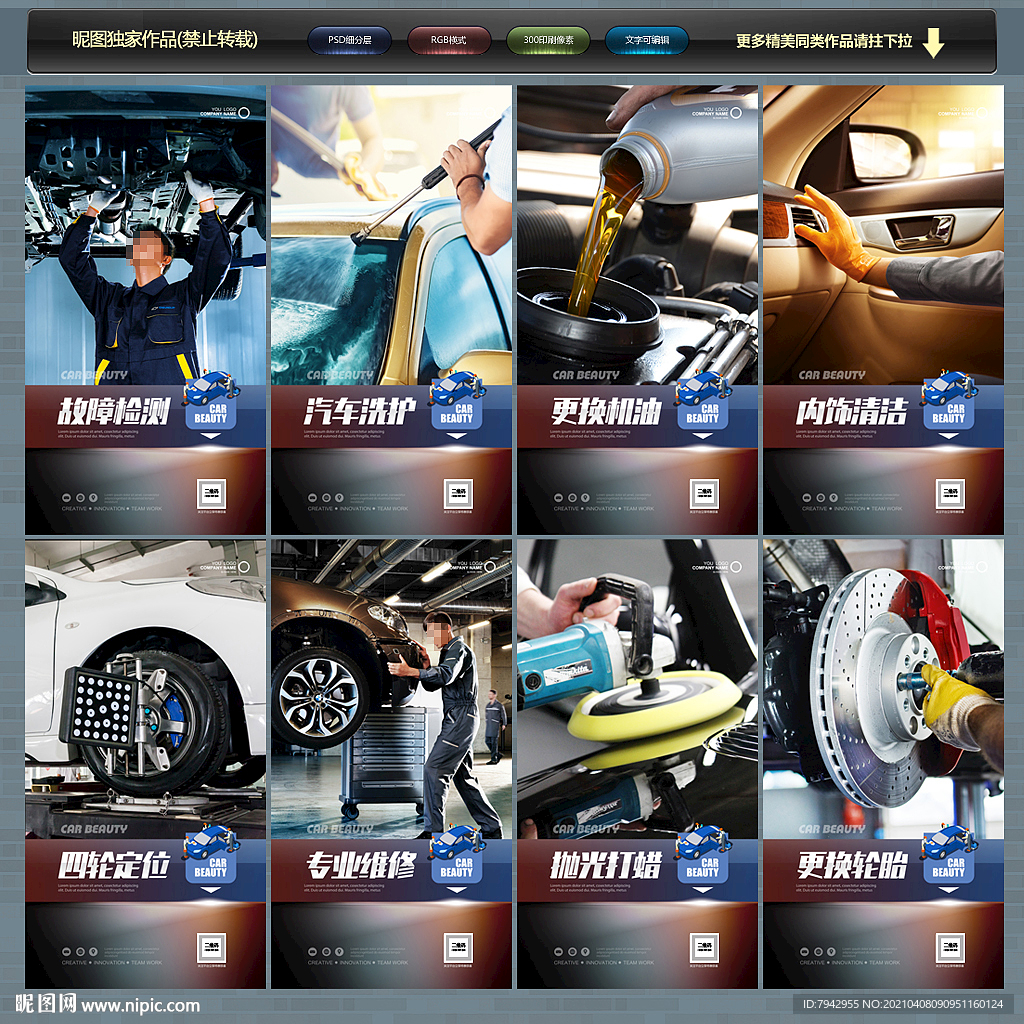Open the 专业维修 poster thumbnail
The width and height of the screenshot is (1024, 1024).
point(391,764)
